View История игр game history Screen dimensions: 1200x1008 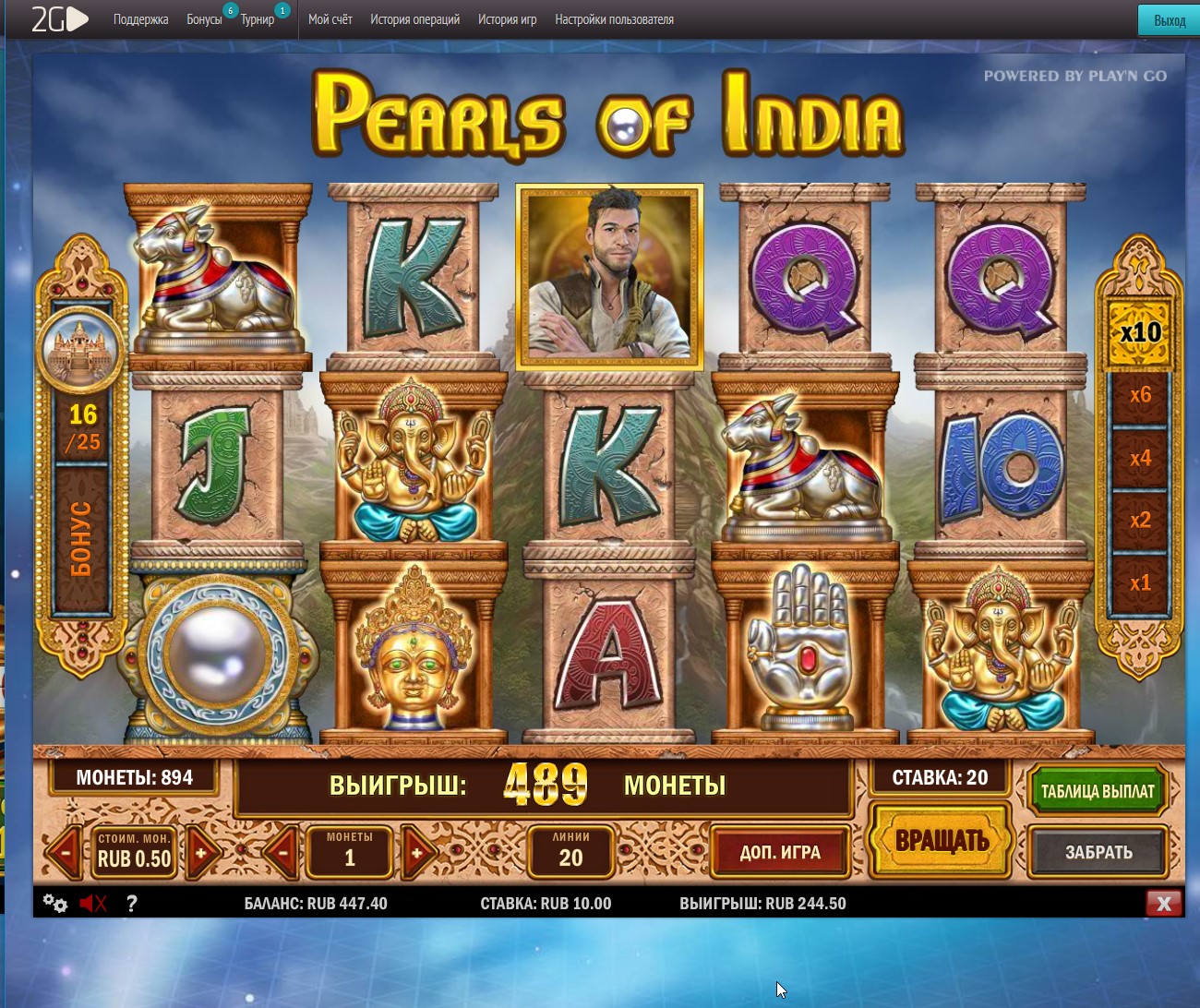[x=507, y=19]
